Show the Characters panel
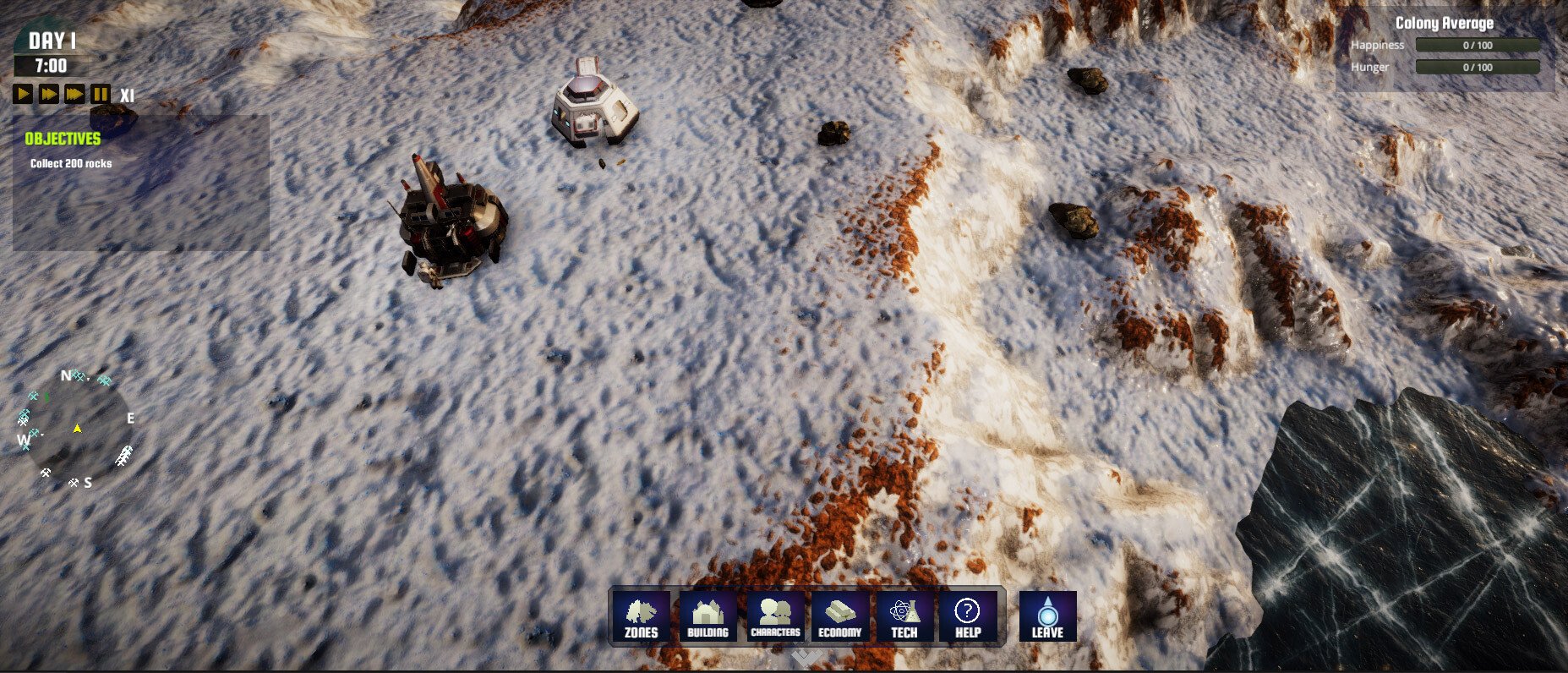The height and width of the screenshot is (673, 1568). coord(775,616)
